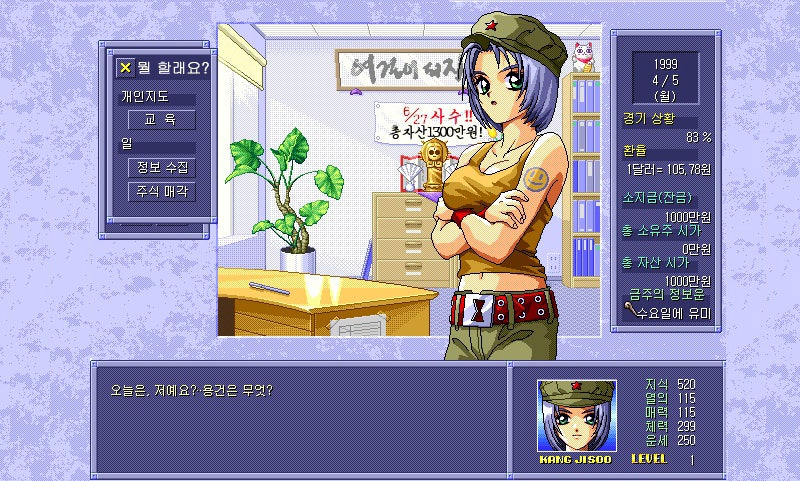Close the 뭘 할래요? menu with the X
This screenshot has width=800, height=481.
[125, 68]
